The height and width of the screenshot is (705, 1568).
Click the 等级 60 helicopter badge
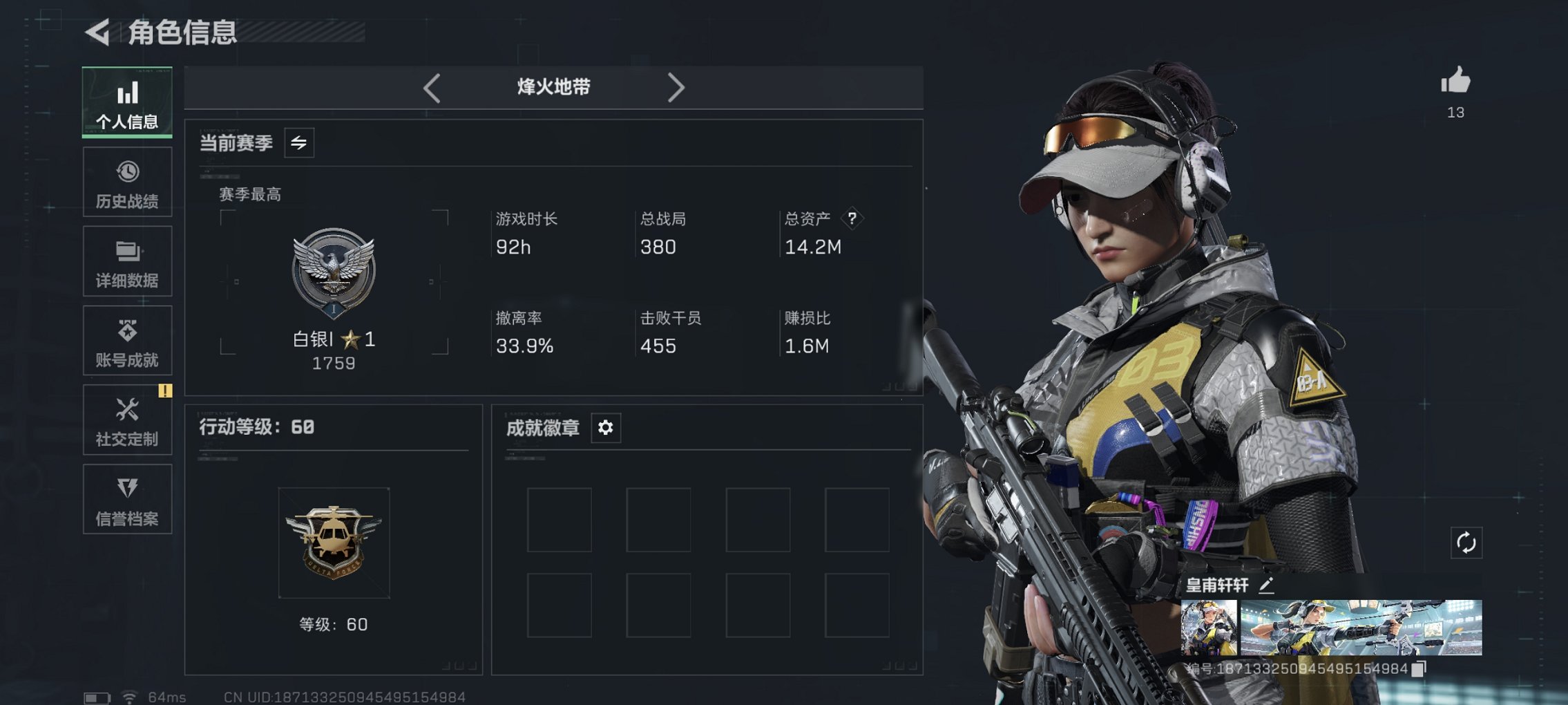(x=334, y=543)
